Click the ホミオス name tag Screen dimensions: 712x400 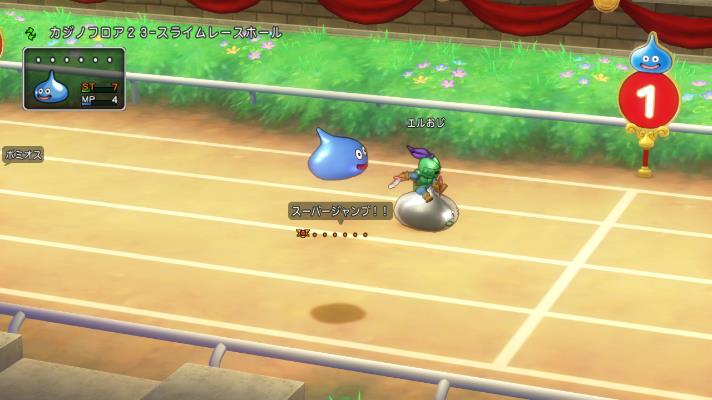(x=22, y=155)
